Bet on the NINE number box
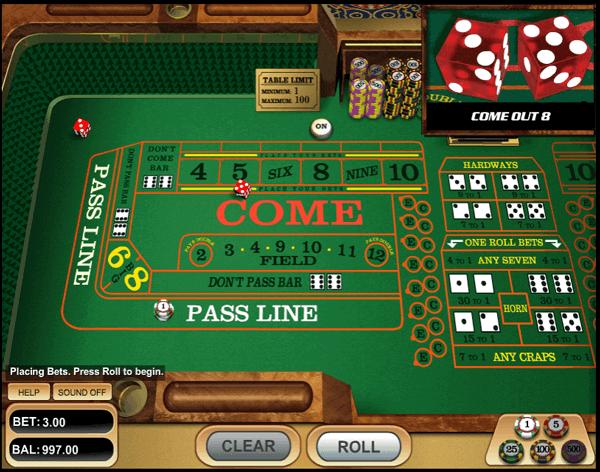Image resolution: width=600 pixels, height=472 pixels. pos(361,172)
